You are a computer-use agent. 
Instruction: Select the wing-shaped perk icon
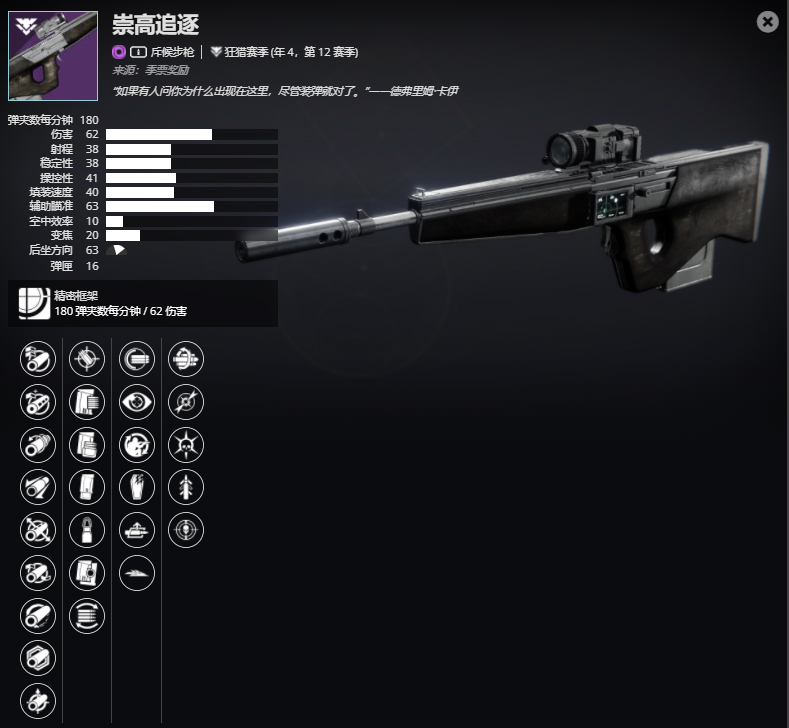pyautogui.click(x=137, y=572)
